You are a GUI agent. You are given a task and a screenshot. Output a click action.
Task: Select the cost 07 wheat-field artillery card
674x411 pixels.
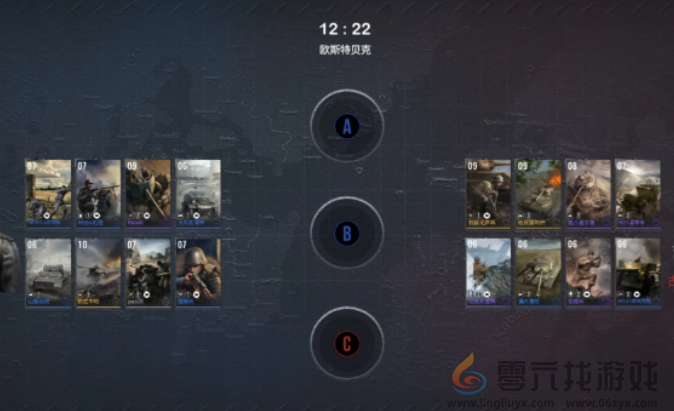(48, 190)
